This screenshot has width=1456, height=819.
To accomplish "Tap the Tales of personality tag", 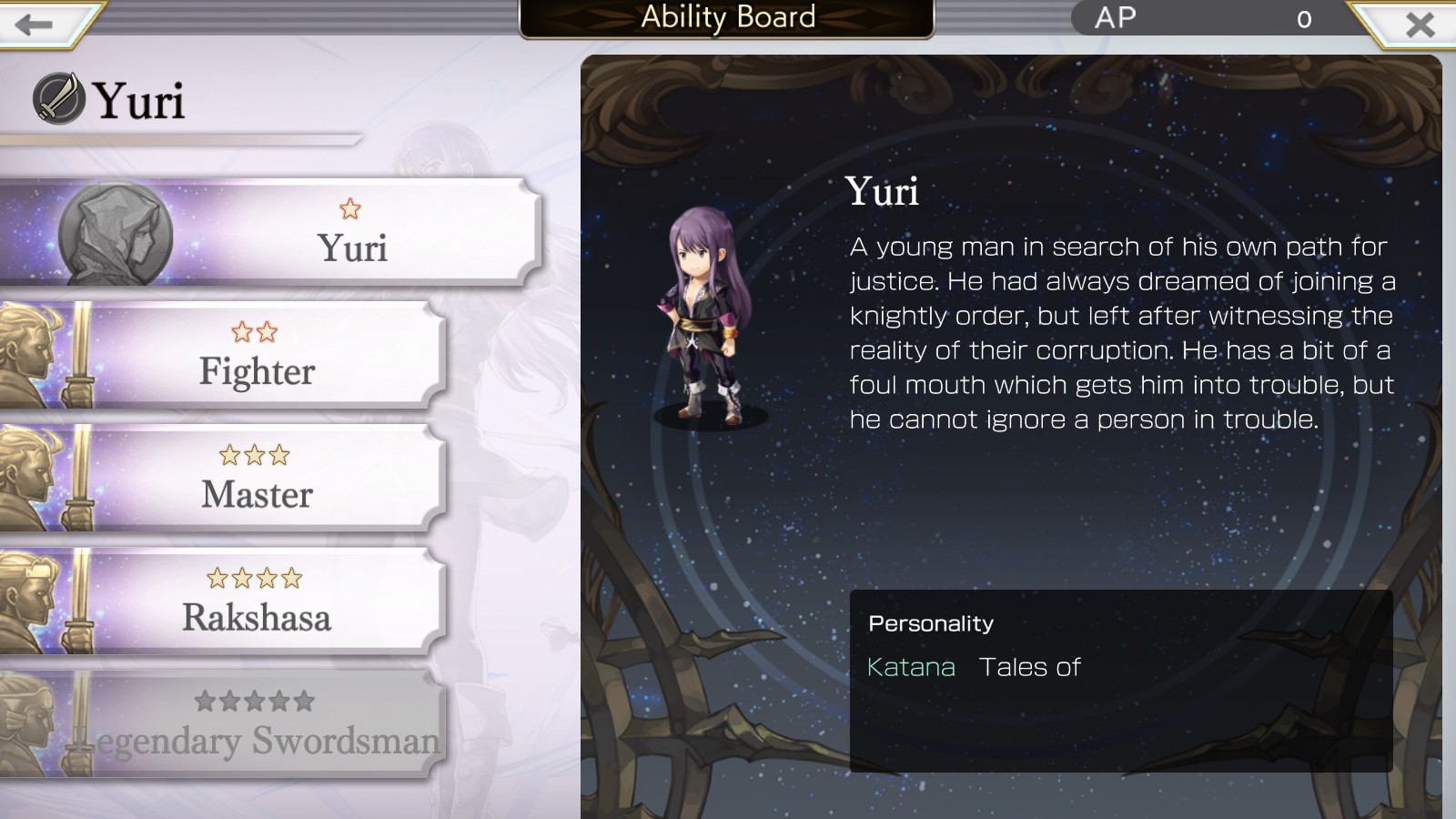I will click(x=1029, y=667).
